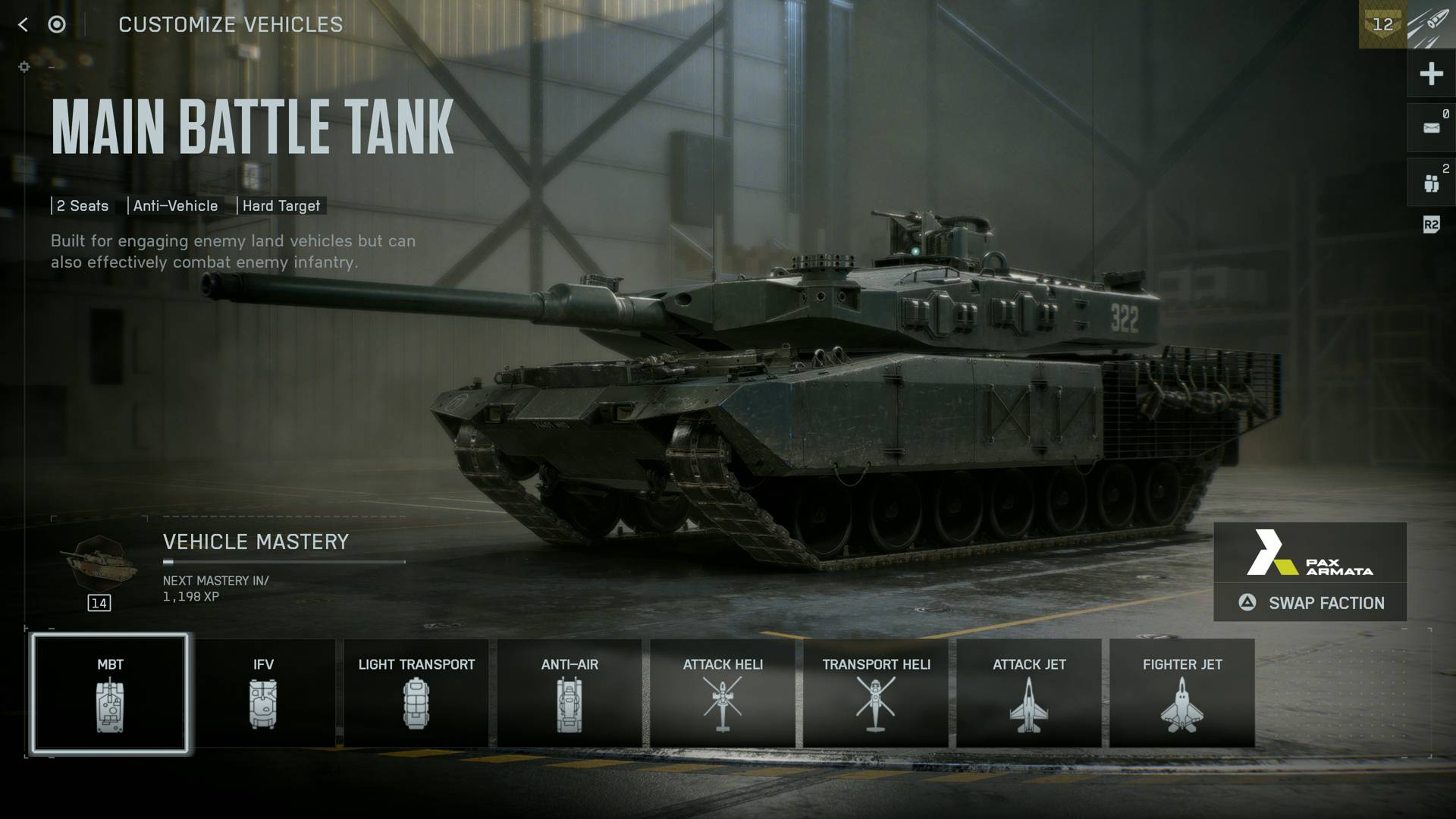Switch to the IFV category
1456x819 pixels.
coord(263,694)
